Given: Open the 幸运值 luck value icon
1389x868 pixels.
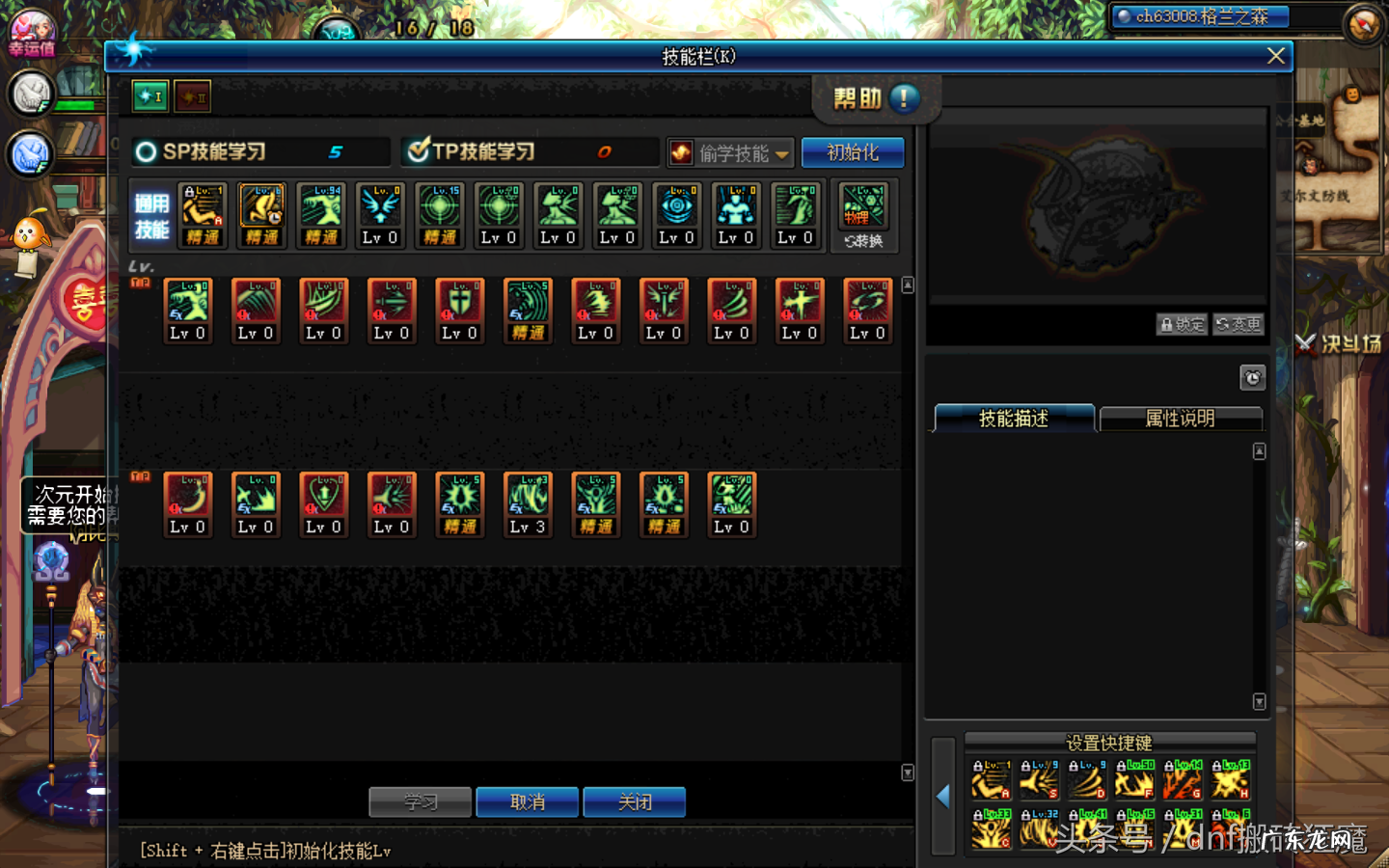Looking at the screenshot, I should click(32, 33).
